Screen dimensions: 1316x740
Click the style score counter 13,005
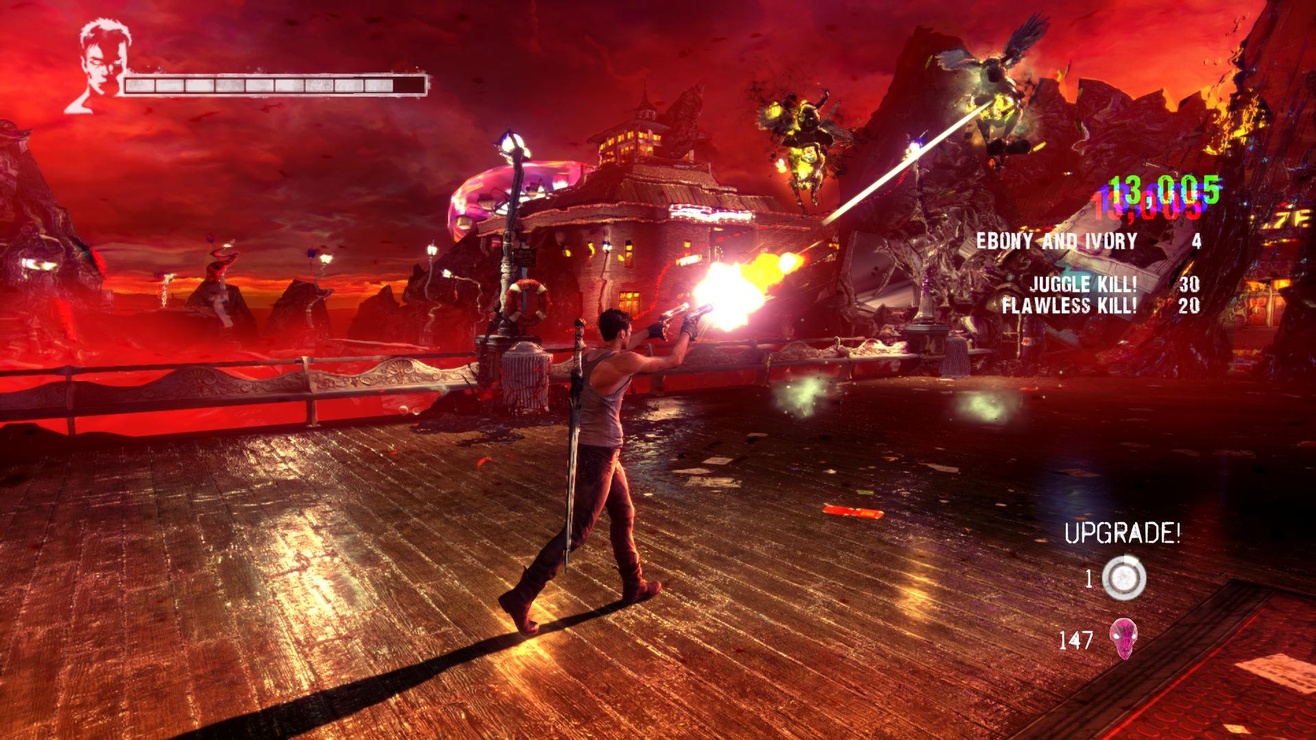pyautogui.click(x=1163, y=188)
